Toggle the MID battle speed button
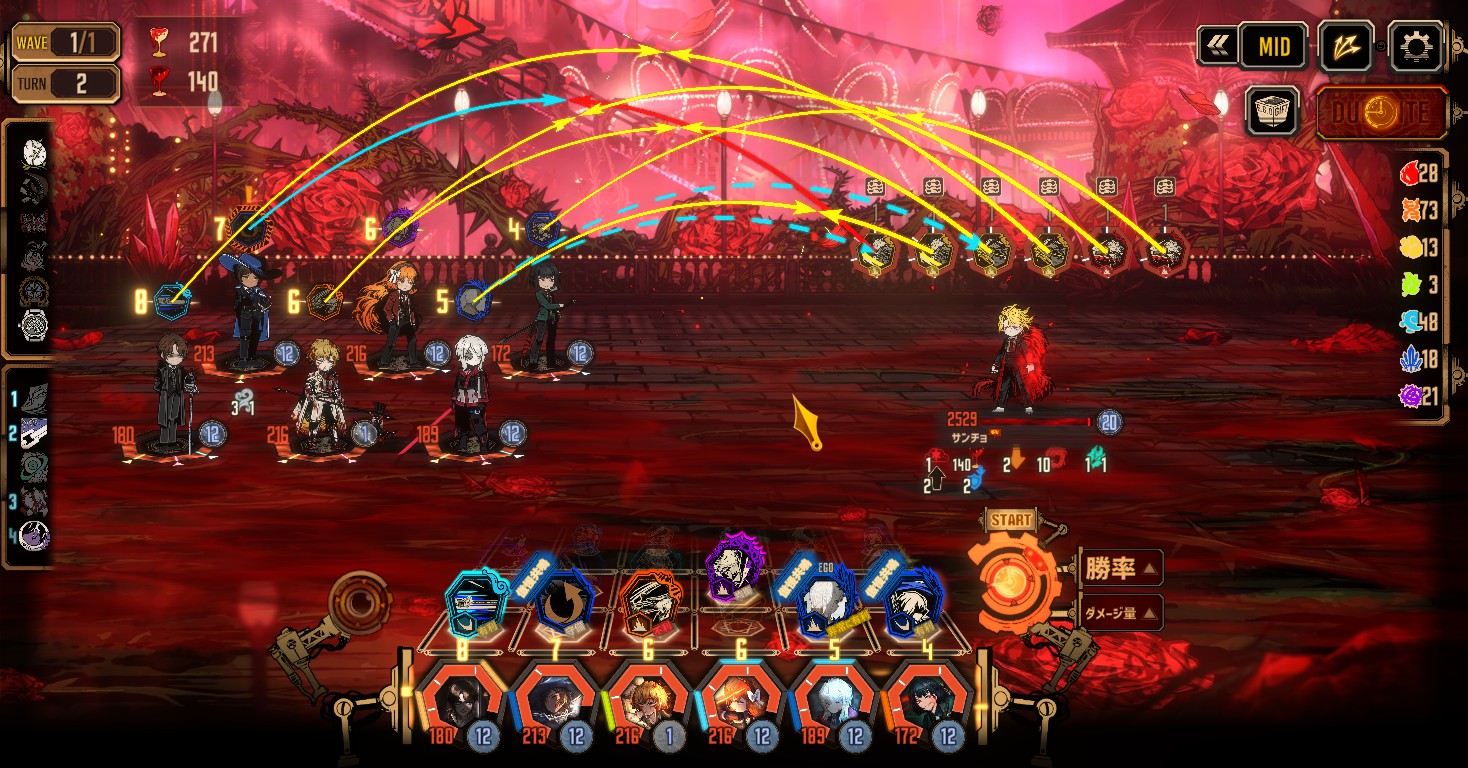The image size is (1468, 768). 1273,46
